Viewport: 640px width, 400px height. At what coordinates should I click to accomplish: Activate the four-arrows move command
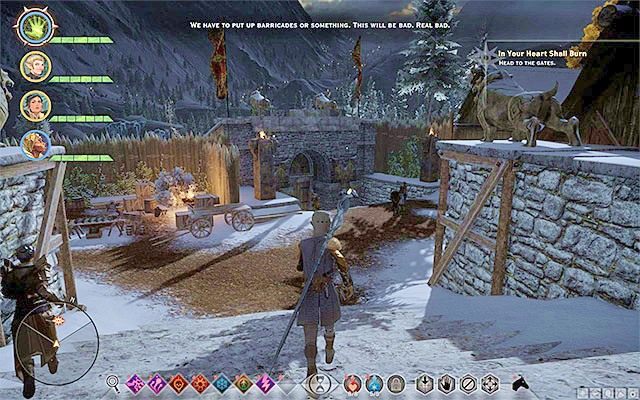click(x=488, y=382)
